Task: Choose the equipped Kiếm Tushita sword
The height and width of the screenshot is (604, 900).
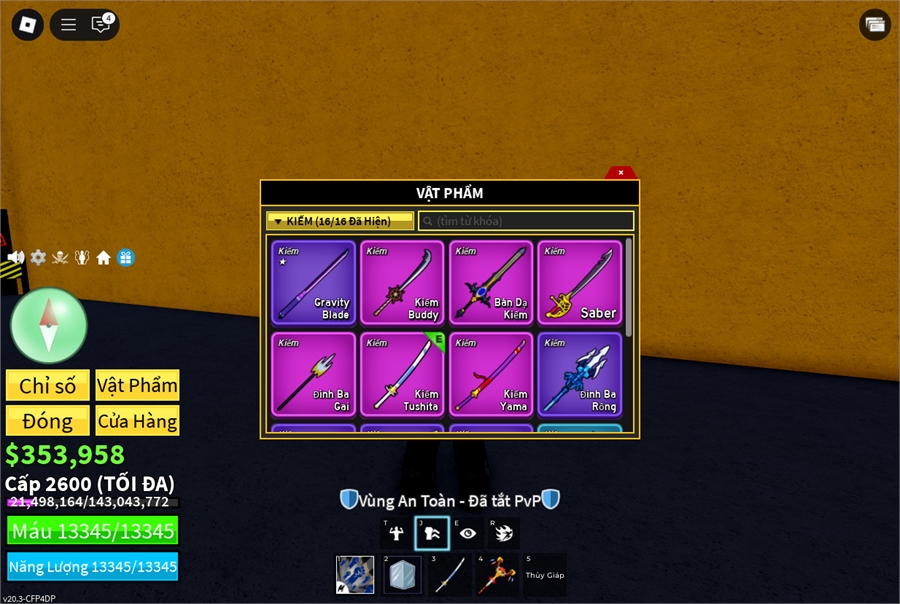Action: pyautogui.click(x=403, y=374)
